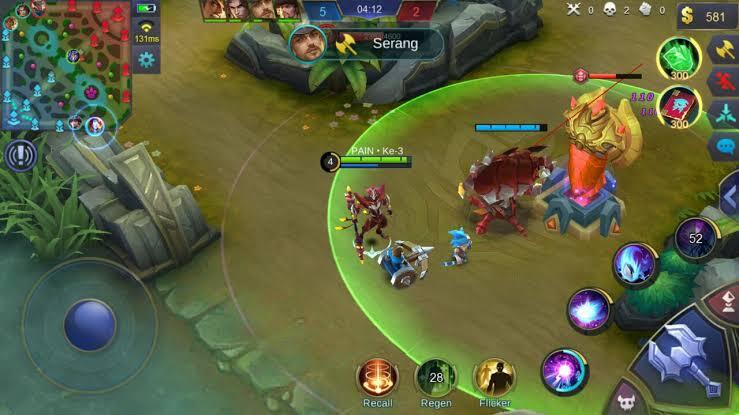Send the teal gather quick command
739x415 pixels.
click(x=724, y=115)
